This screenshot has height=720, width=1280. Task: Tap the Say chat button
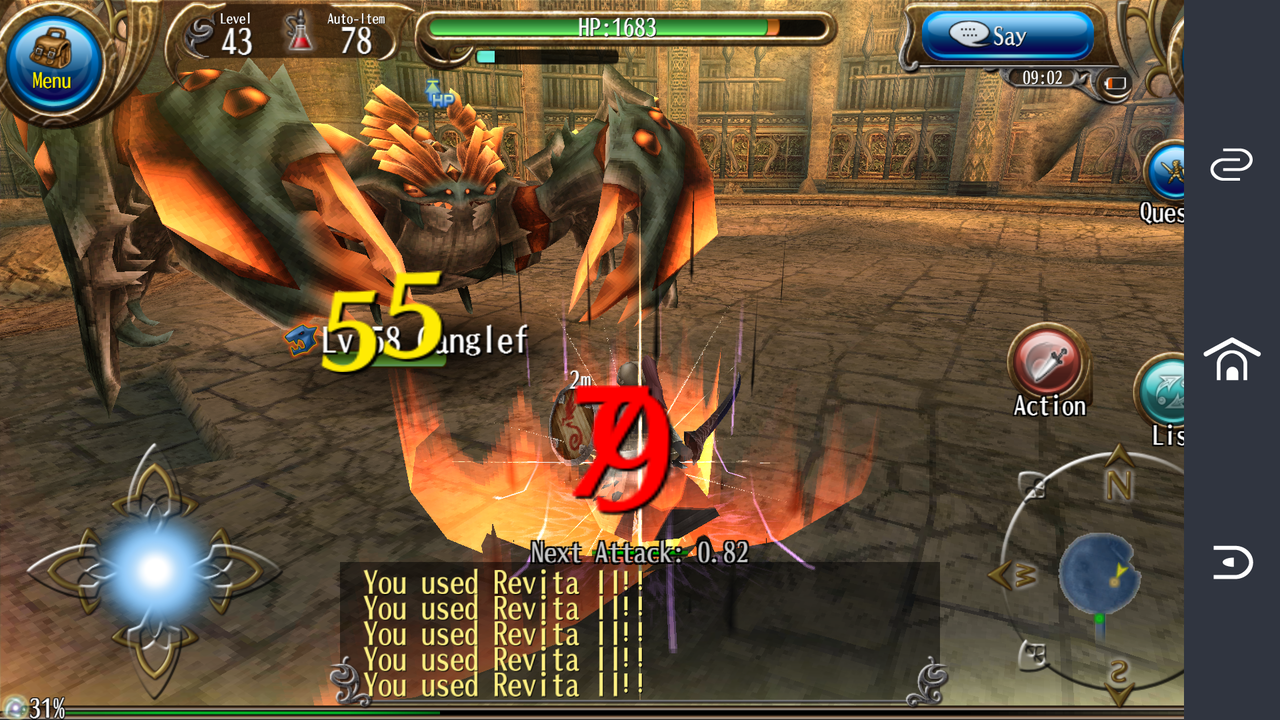(1007, 37)
